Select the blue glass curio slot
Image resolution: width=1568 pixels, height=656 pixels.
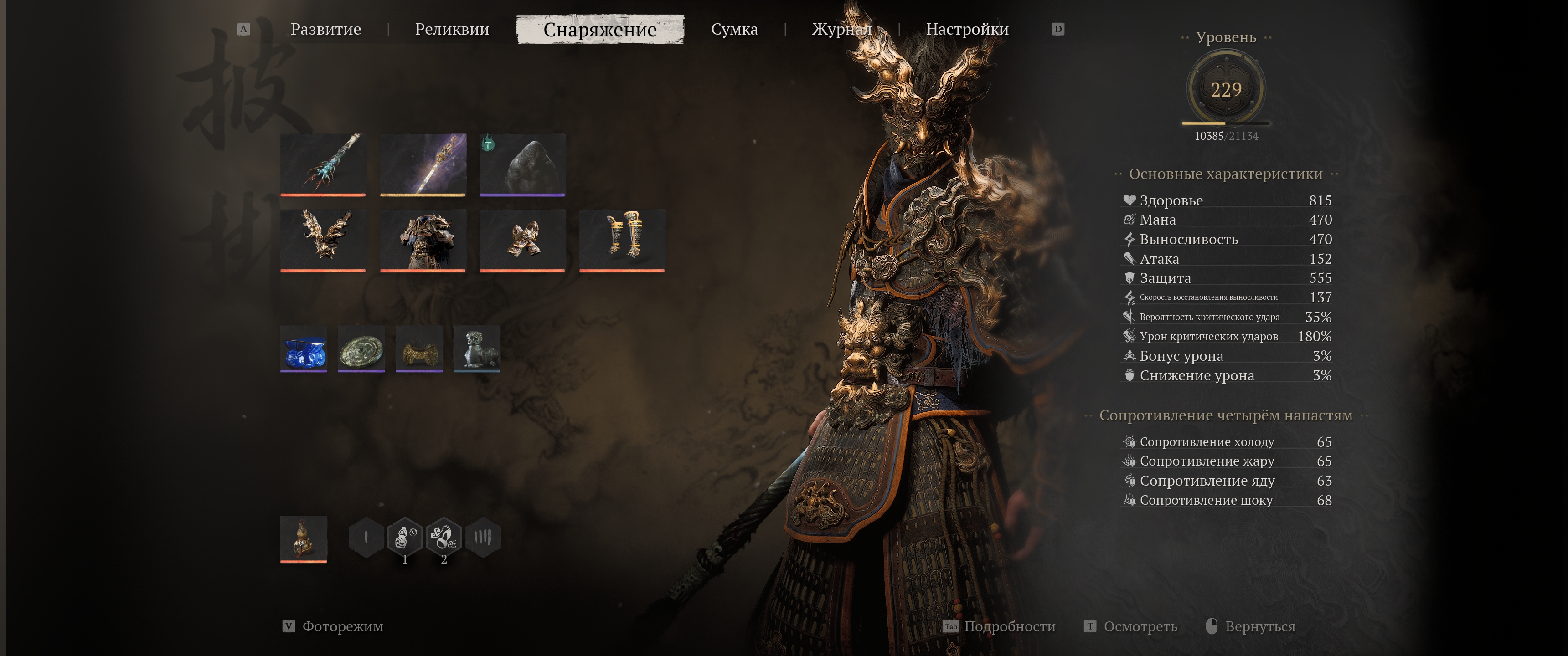point(304,348)
